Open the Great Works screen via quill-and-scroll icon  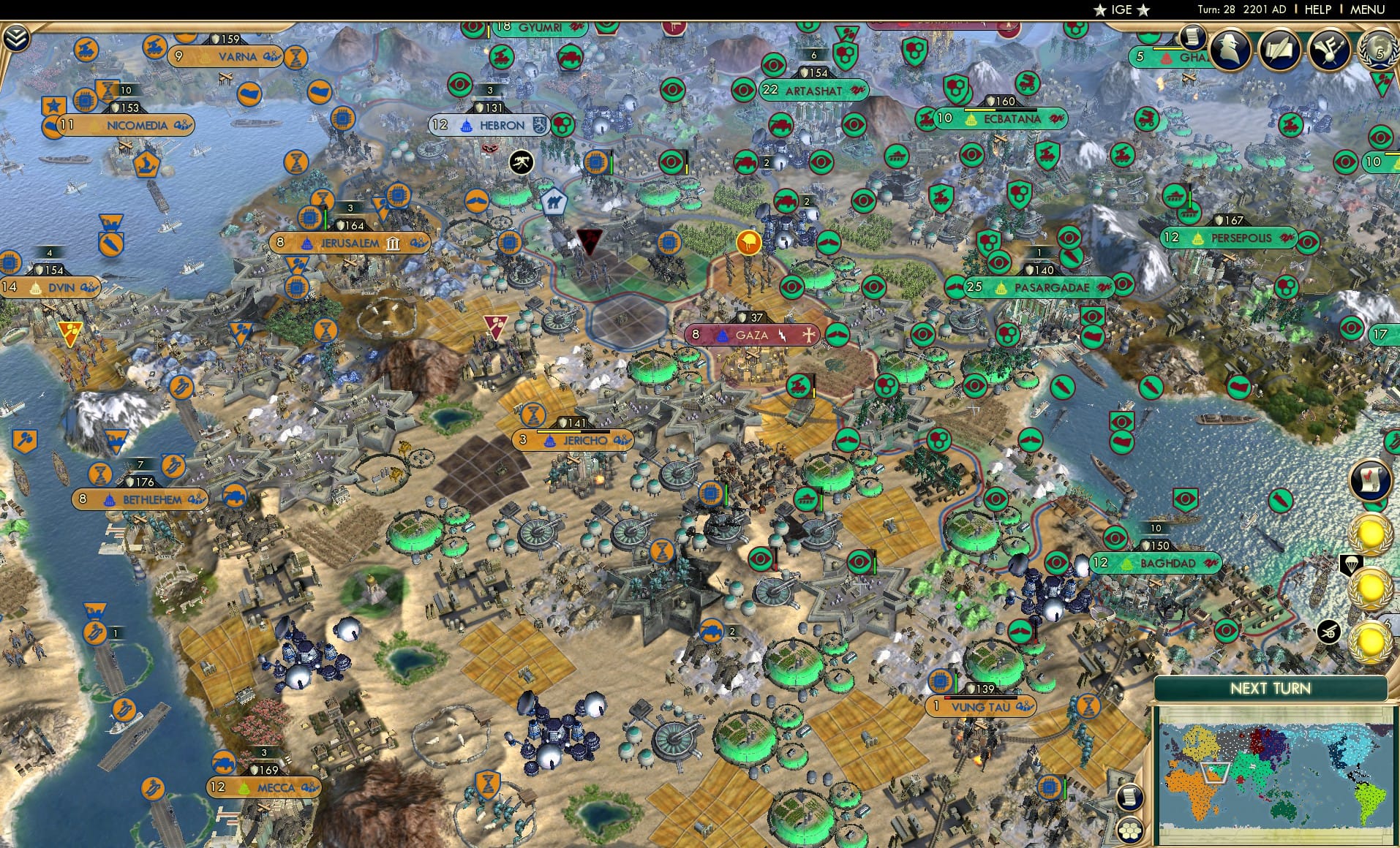[x=1280, y=49]
